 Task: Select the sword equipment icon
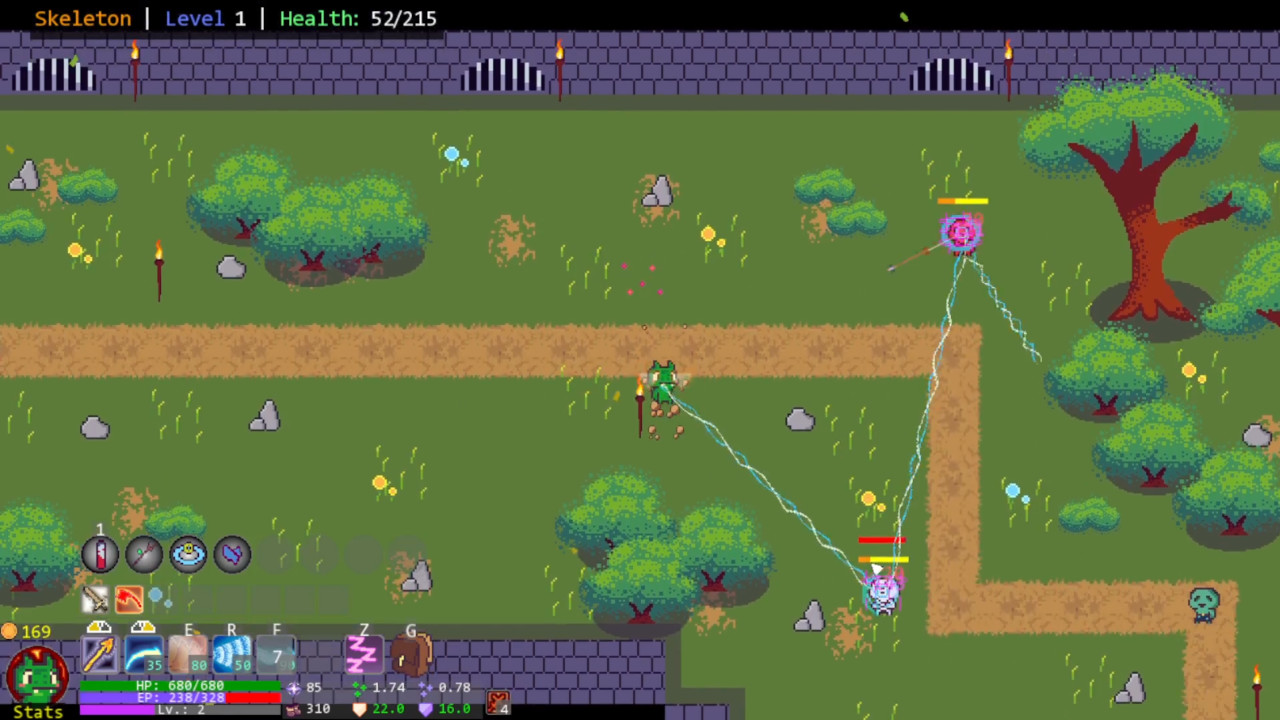(x=97, y=598)
